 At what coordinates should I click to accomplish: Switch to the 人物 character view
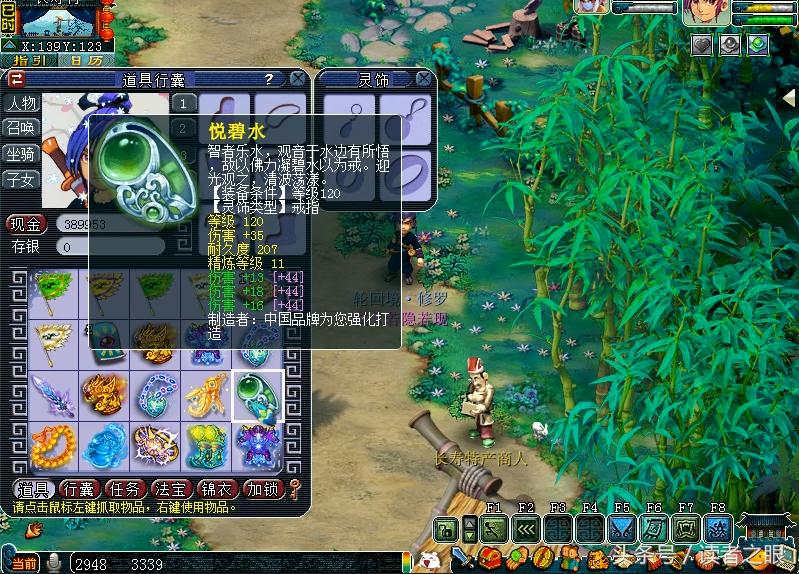(x=21, y=103)
